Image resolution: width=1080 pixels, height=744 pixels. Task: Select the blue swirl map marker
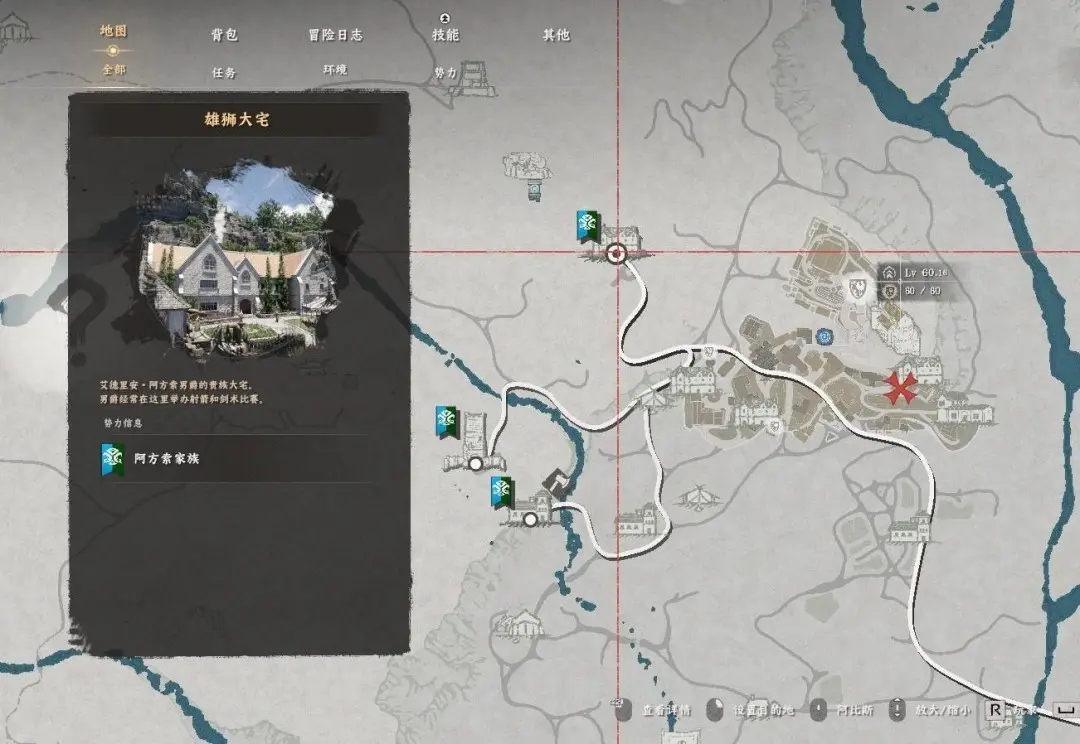coord(824,338)
